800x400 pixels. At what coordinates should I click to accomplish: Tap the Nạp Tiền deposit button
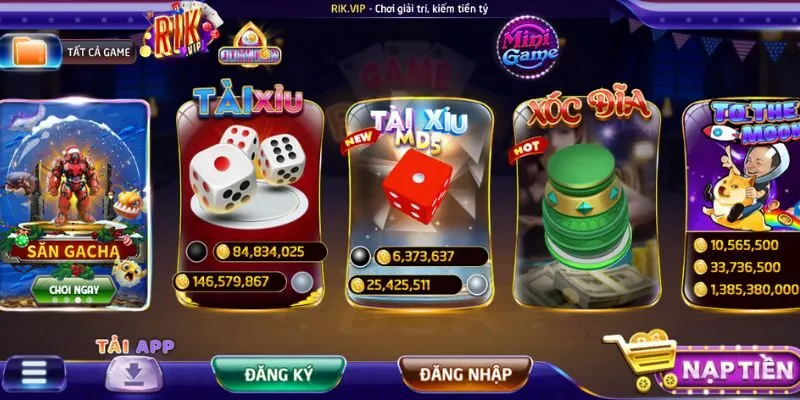(730, 370)
